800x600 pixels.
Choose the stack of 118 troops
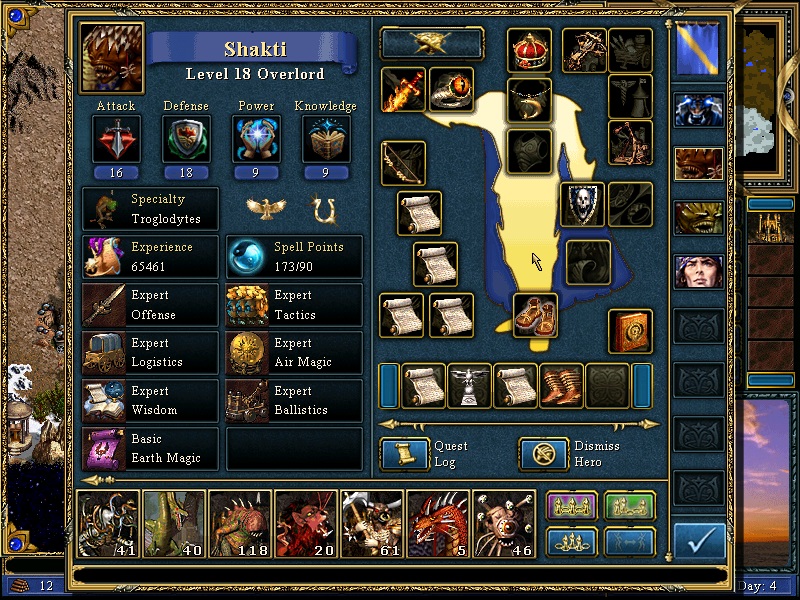coord(239,523)
